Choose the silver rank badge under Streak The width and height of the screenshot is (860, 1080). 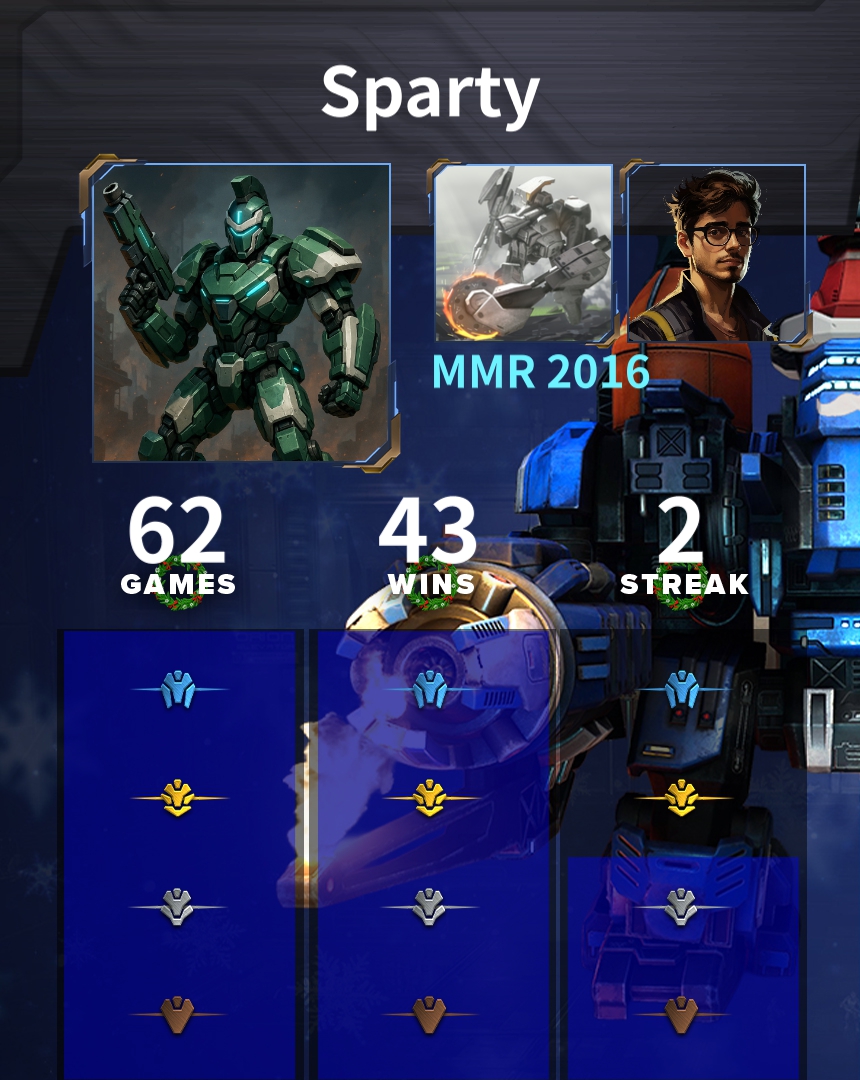681,907
